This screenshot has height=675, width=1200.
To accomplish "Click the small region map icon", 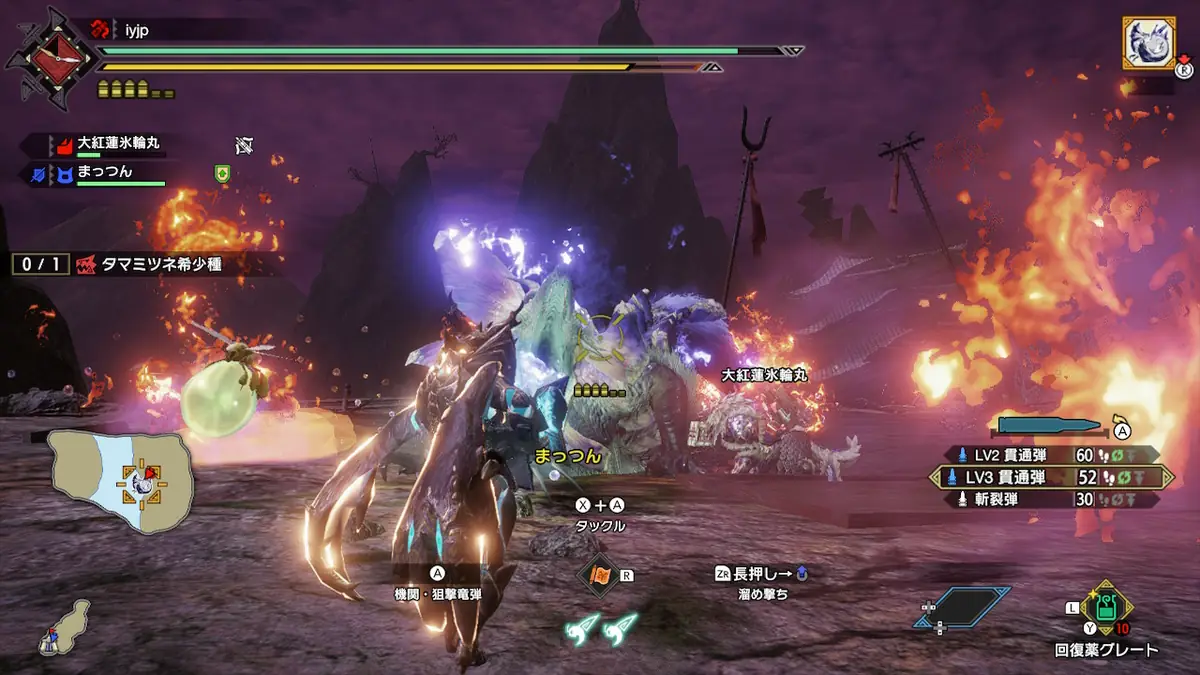I will [x=63, y=628].
